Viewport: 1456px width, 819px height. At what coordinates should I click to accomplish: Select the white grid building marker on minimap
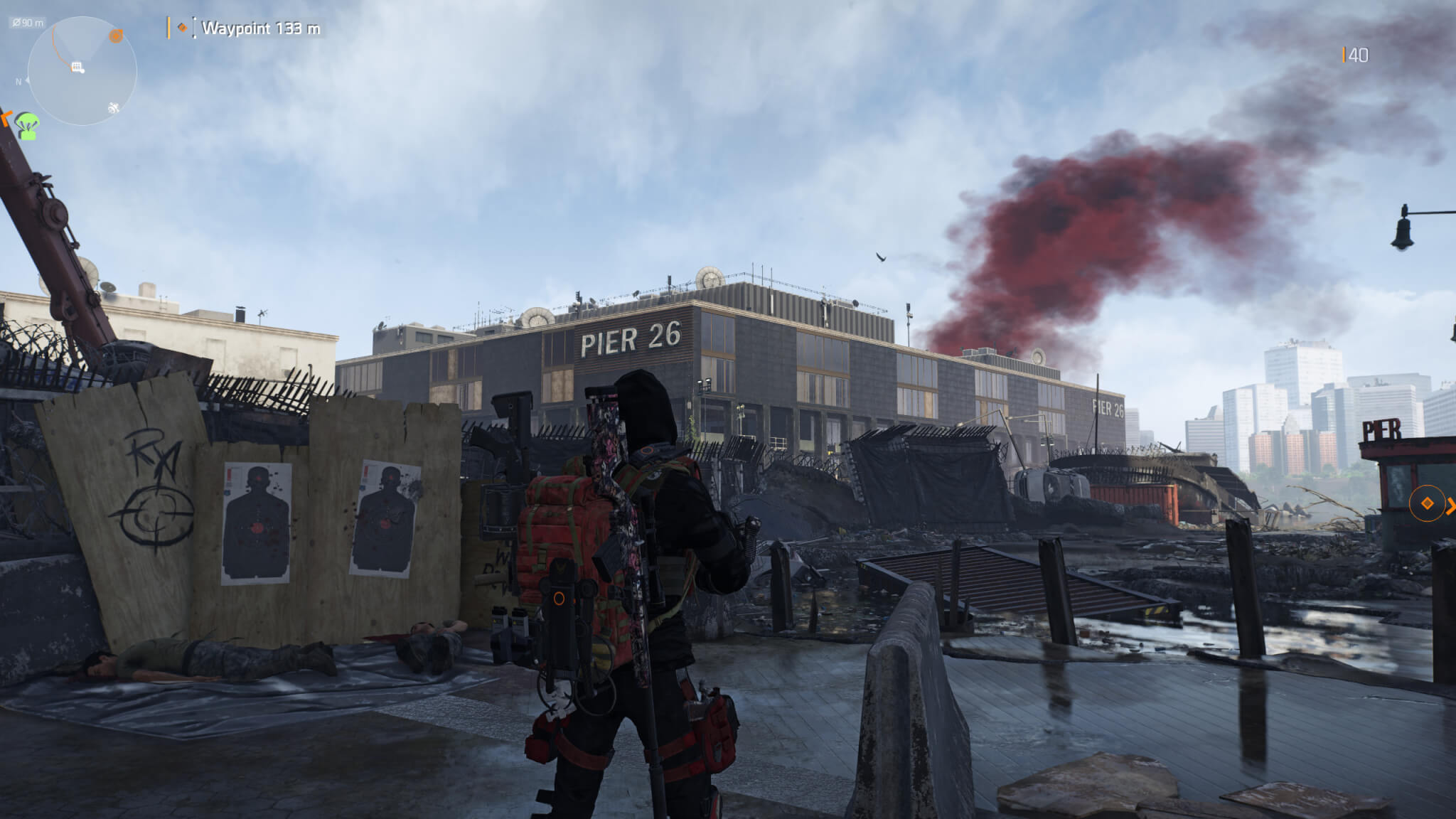78,68
